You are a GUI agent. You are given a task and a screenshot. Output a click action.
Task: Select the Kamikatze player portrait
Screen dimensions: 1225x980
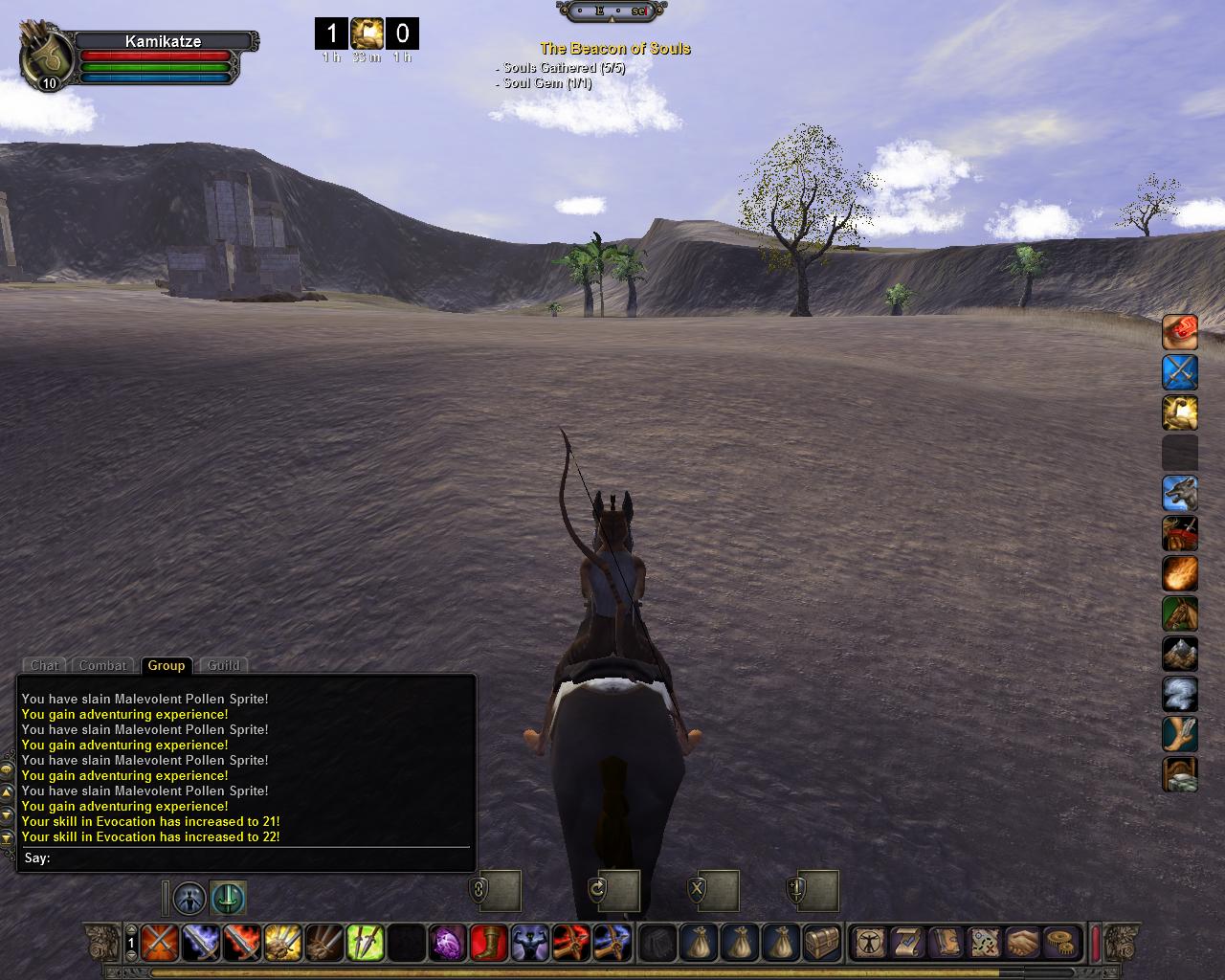coord(46,56)
